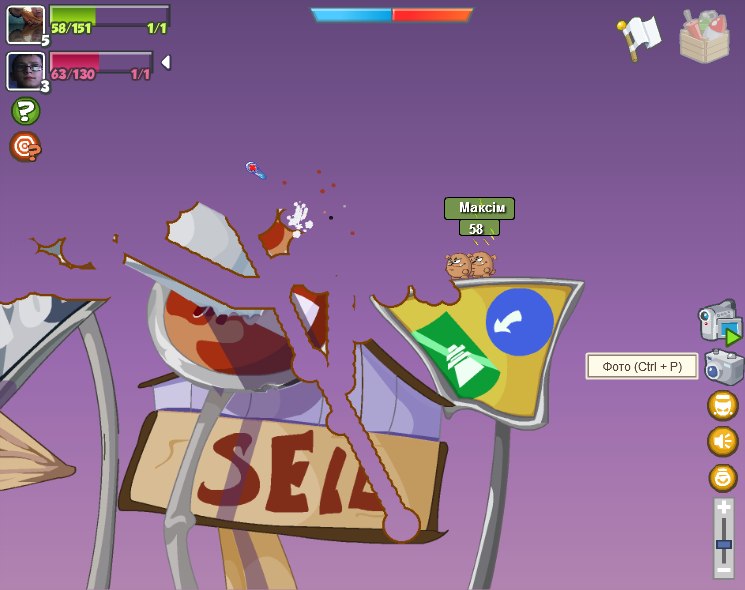This screenshot has width=745, height=590.
Task: Click the zoom slider's minus button
Action: (724, 569)
